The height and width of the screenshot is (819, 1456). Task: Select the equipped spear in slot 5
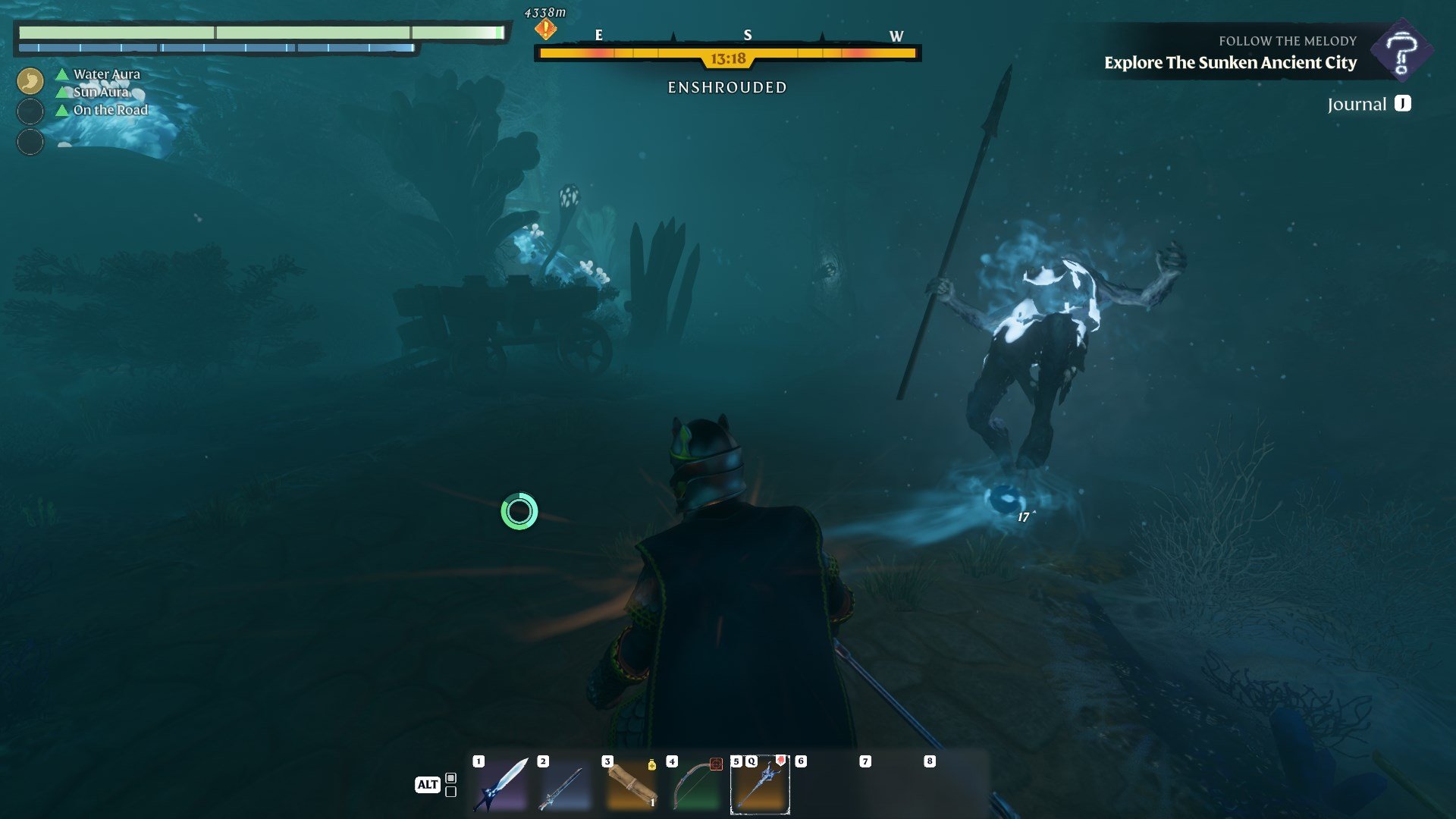[x=761, y=786]
